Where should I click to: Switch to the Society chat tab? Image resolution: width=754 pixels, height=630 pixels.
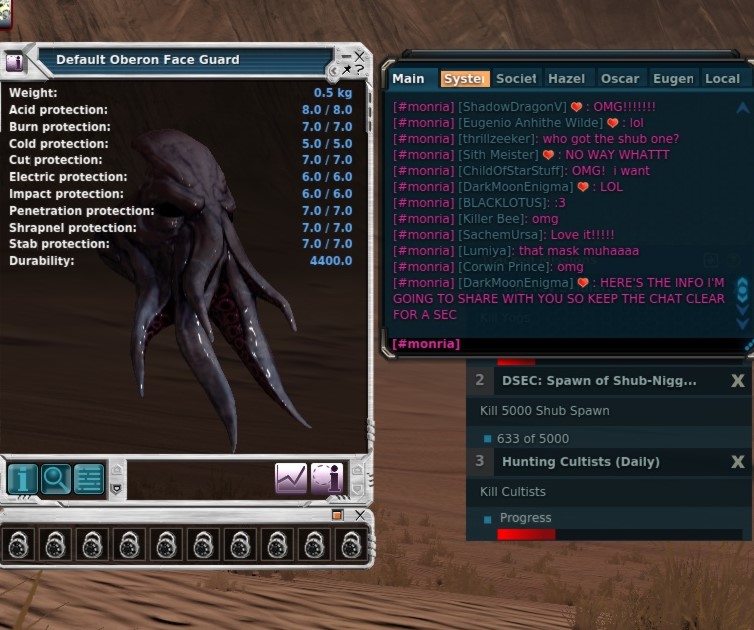coord(516,79)
